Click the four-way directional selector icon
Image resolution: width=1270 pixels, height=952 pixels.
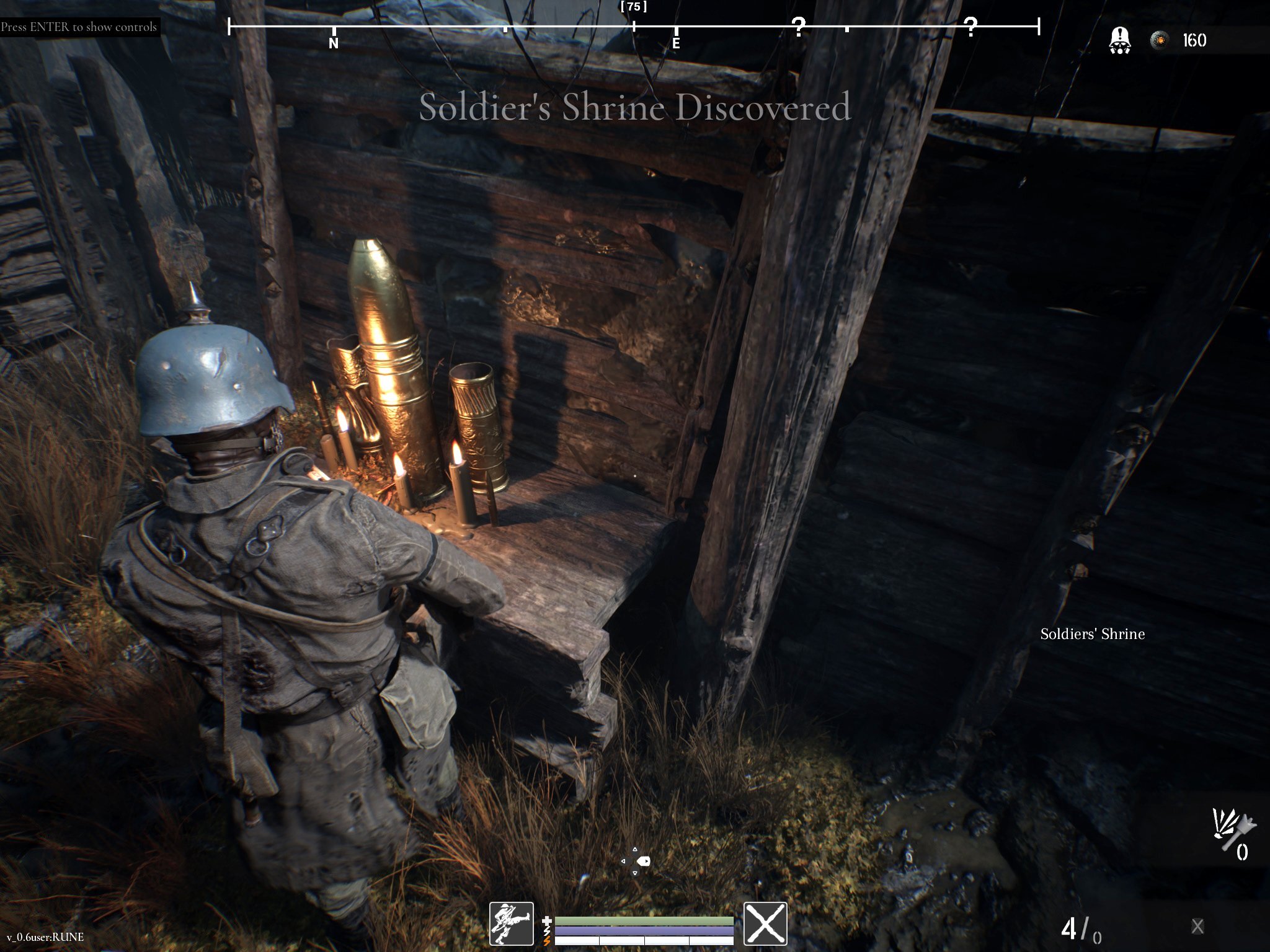(635, 861)
